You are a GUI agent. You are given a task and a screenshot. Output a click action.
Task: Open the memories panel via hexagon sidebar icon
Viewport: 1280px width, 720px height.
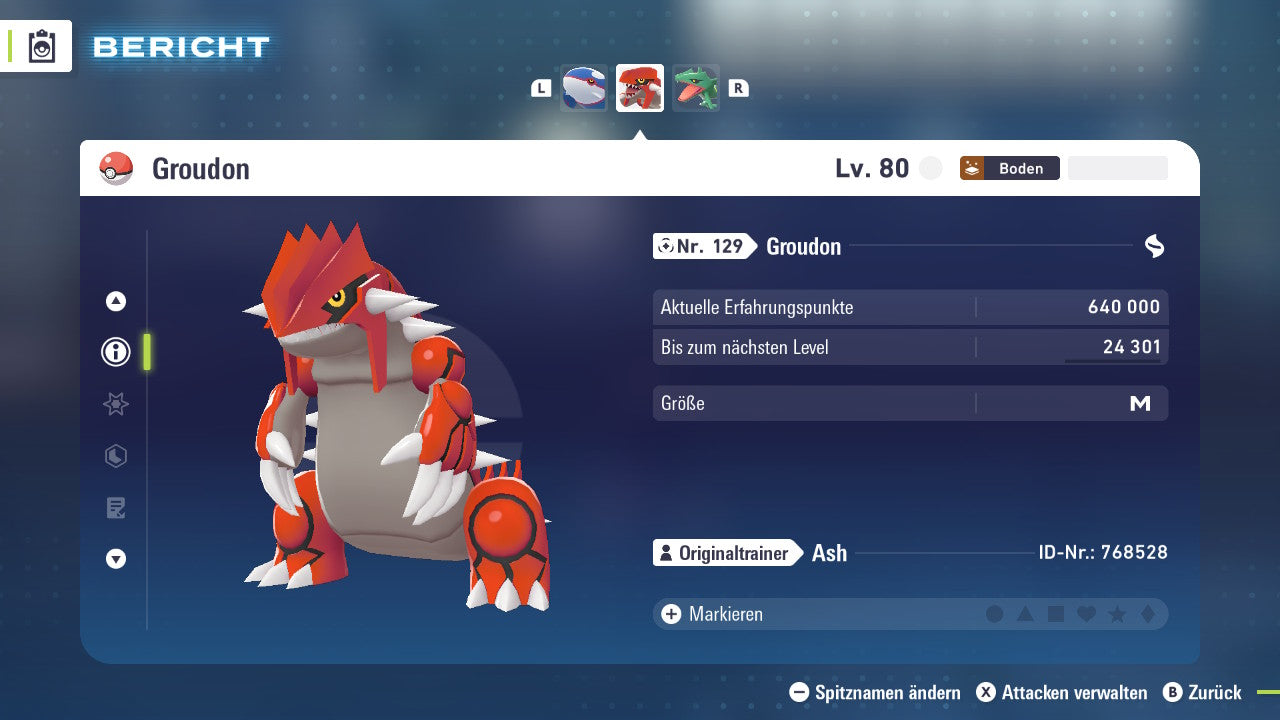(x=115, y=456)
